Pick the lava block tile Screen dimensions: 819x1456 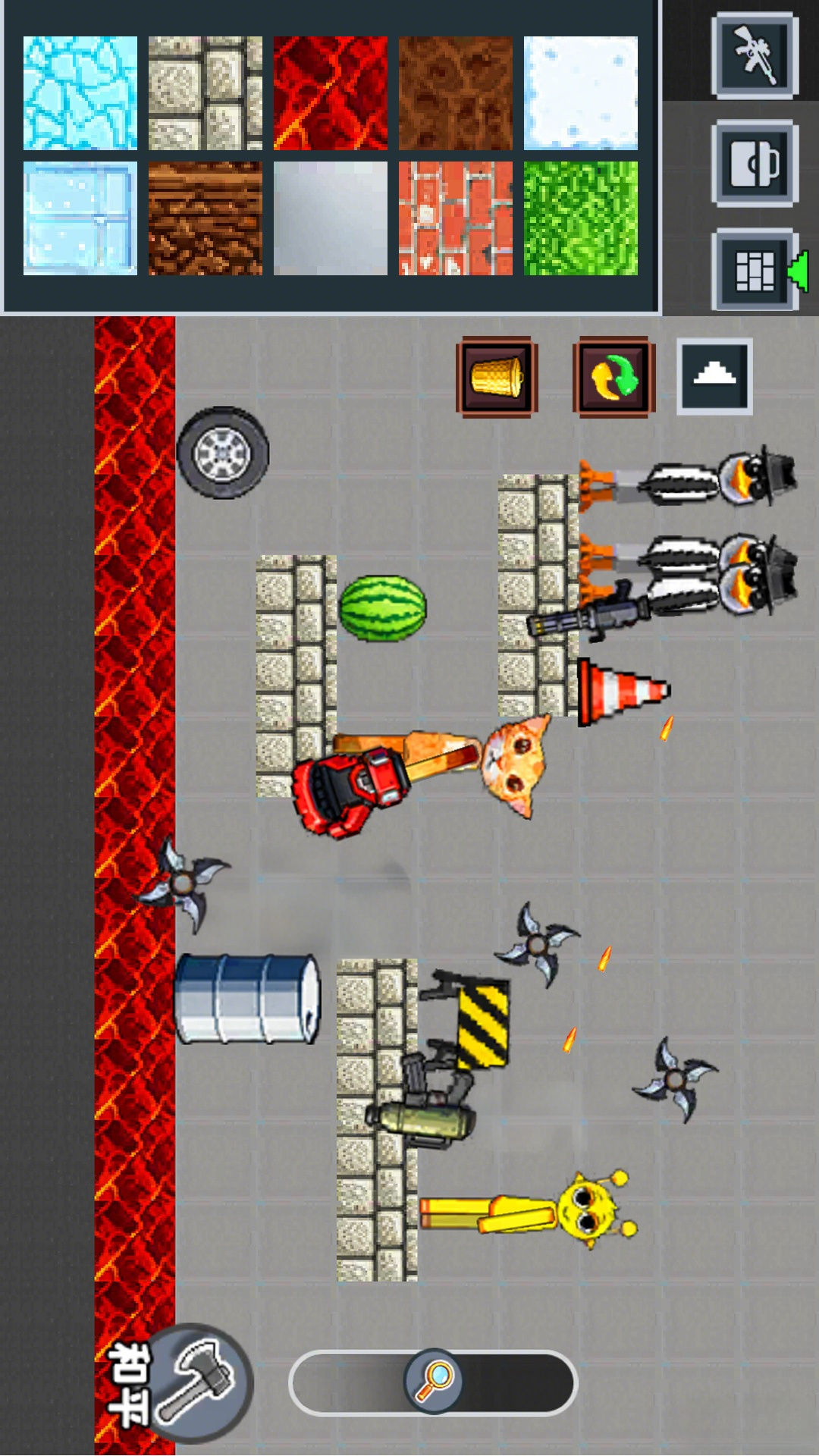point(331,93)
